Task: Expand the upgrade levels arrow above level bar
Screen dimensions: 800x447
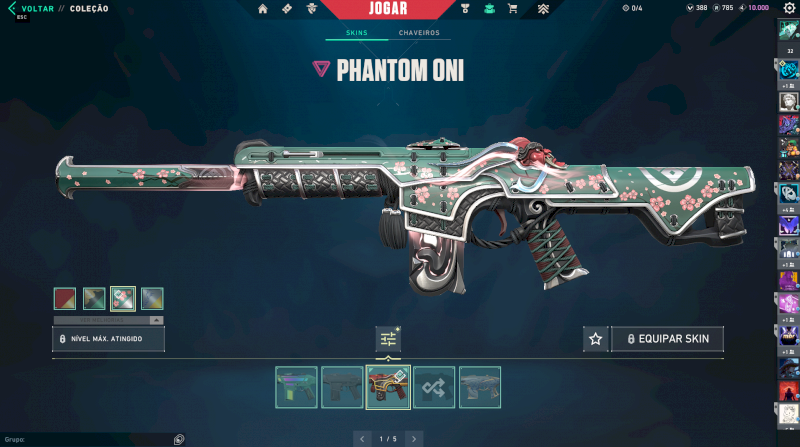Action: (155, 320)
